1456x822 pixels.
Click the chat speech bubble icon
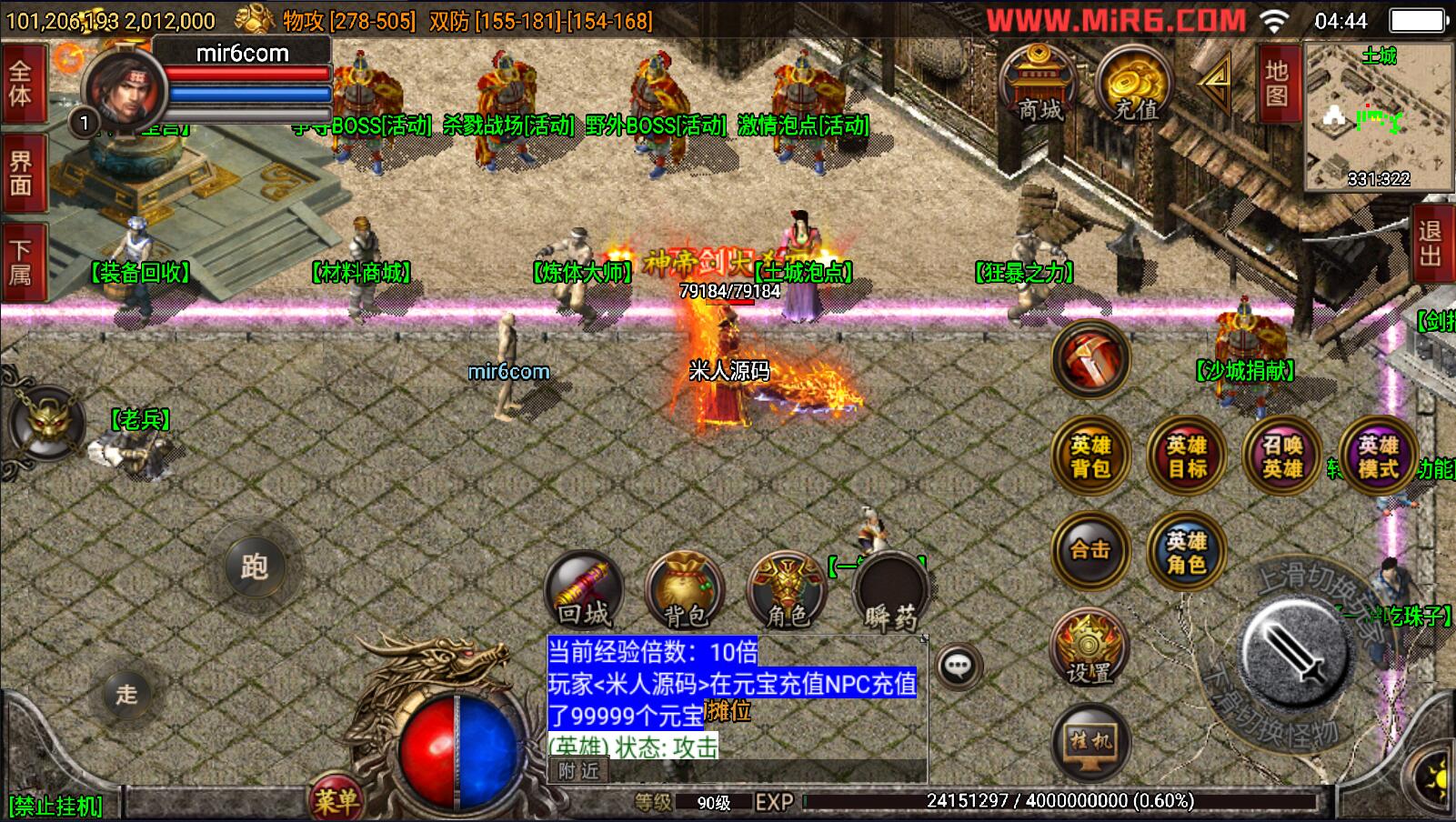pyautogui.click(x=958, y=667)
